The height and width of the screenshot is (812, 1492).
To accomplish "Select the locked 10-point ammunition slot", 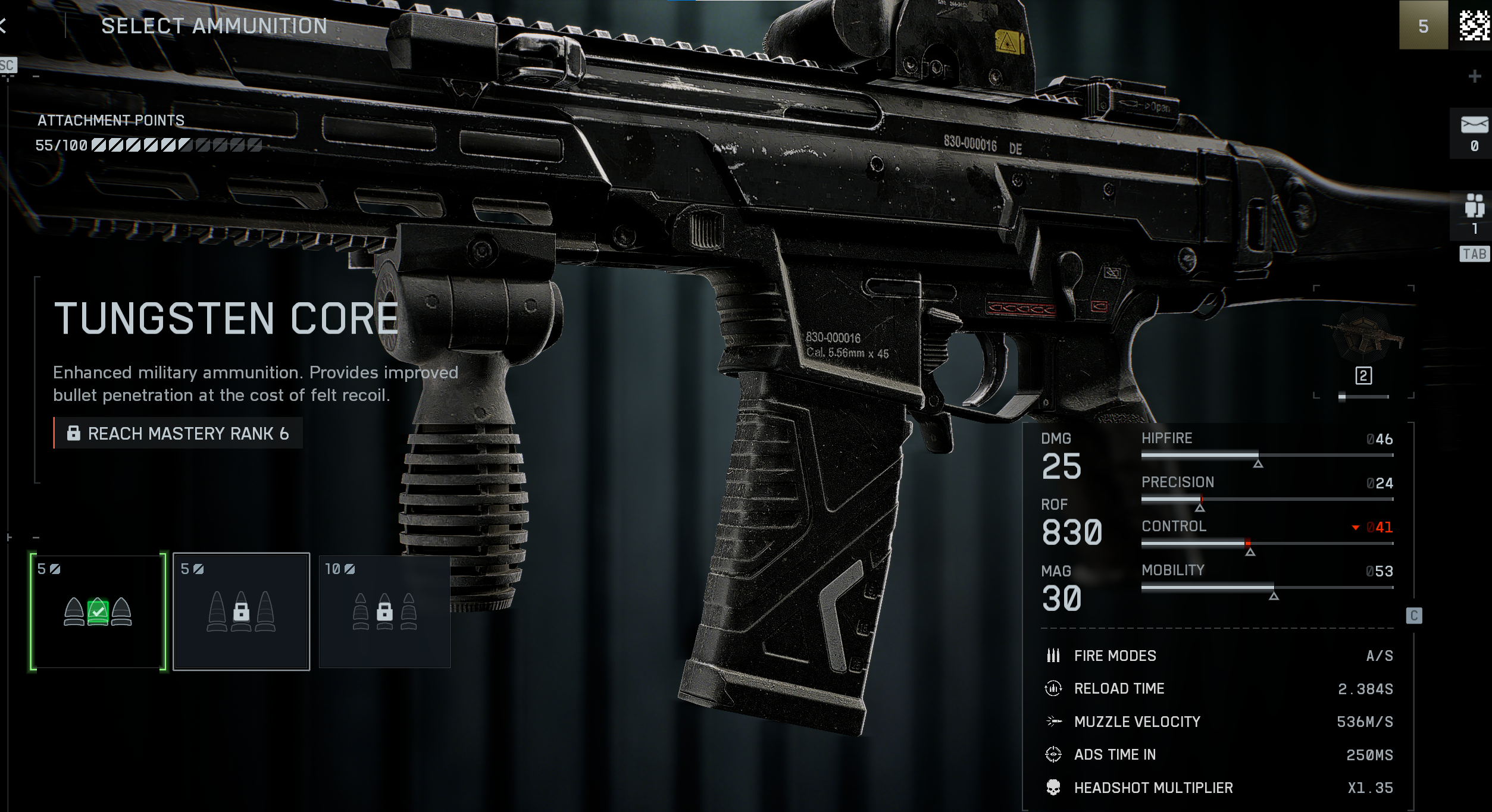I will [384, 612].
